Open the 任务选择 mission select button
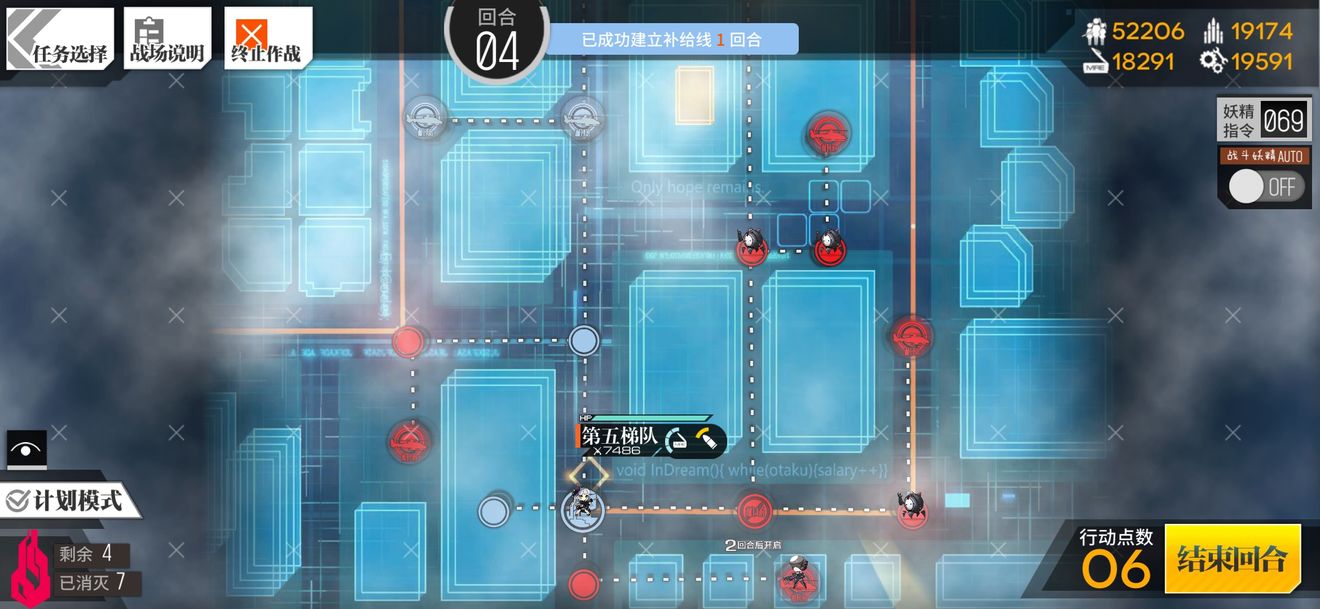Screen dimensions: 1320x609 pyautogui.click(x=60, y=39)
